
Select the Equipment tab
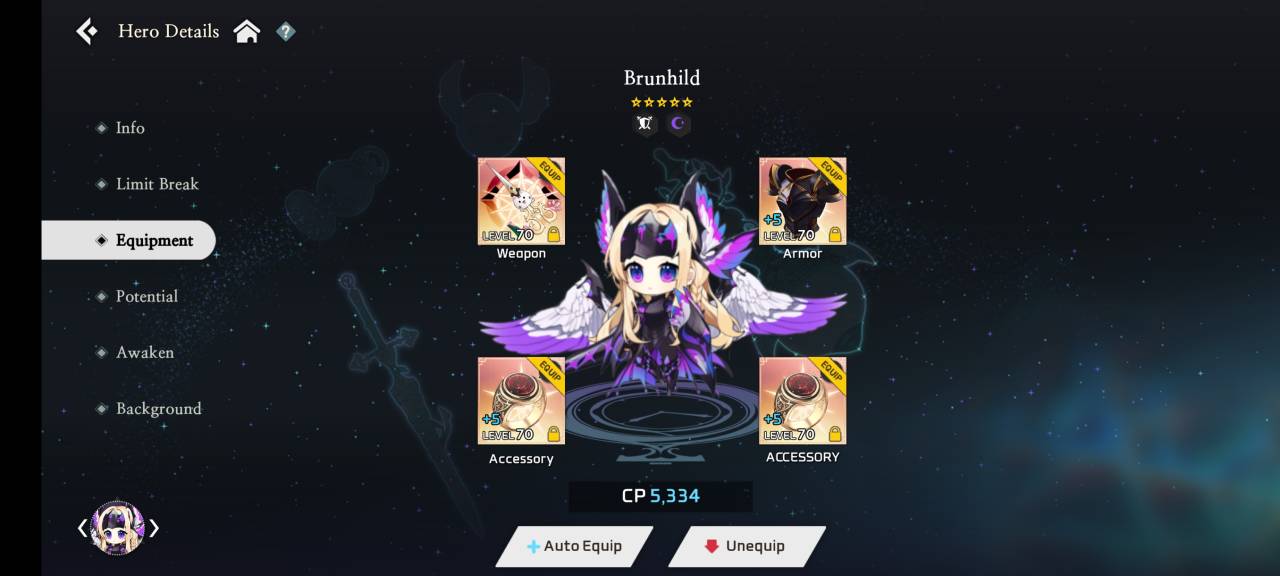coord(154,240)
